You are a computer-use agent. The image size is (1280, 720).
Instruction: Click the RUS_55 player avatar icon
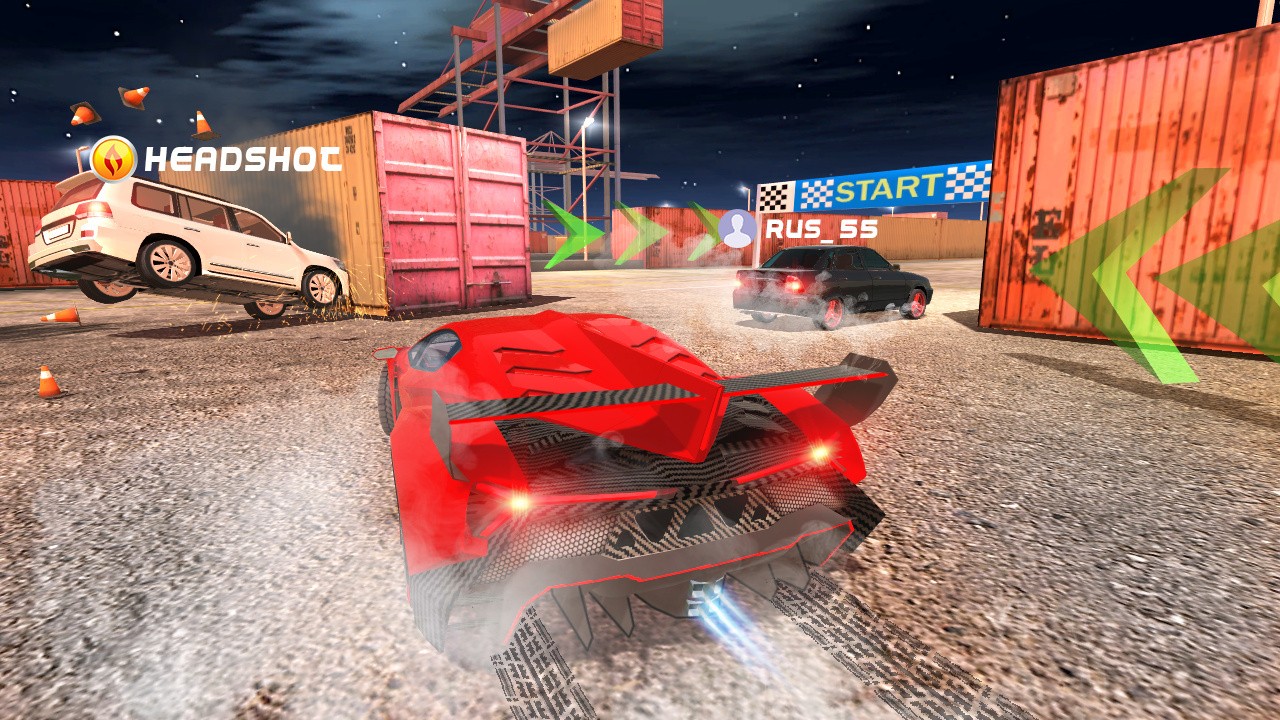(x=738, y=229)
